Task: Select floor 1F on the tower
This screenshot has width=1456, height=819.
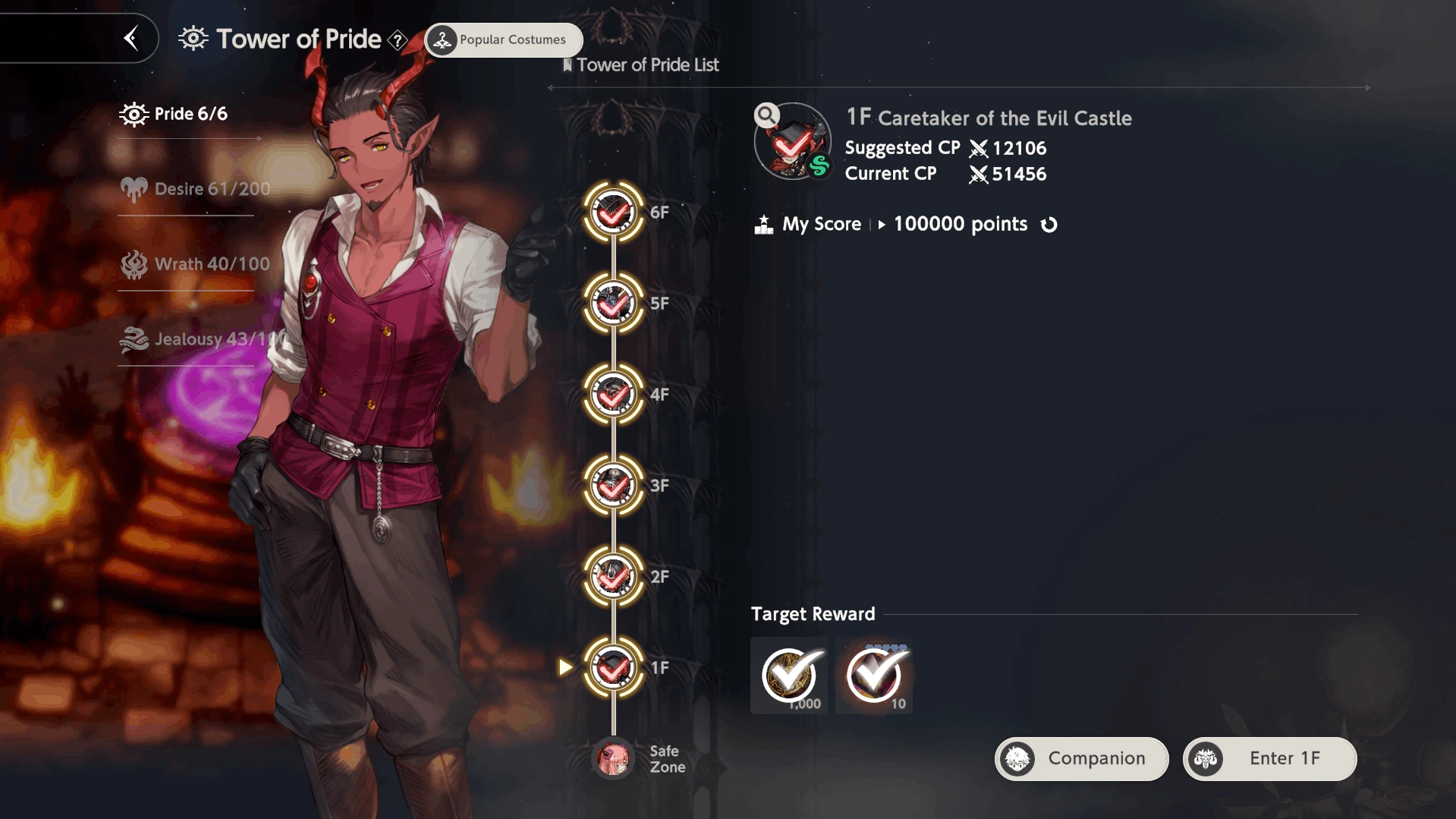Action: click(613, 668)
